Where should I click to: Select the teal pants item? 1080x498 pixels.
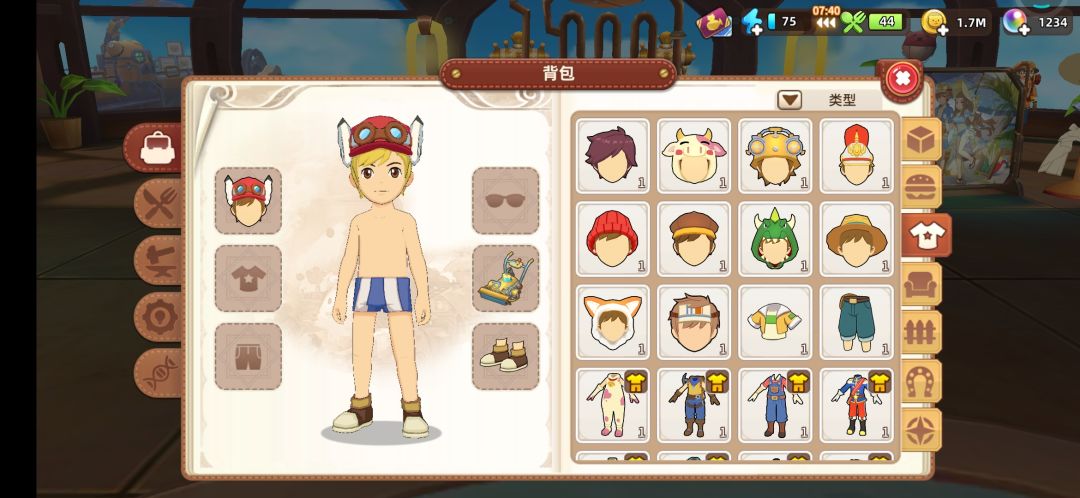click(x=857, y=321)
